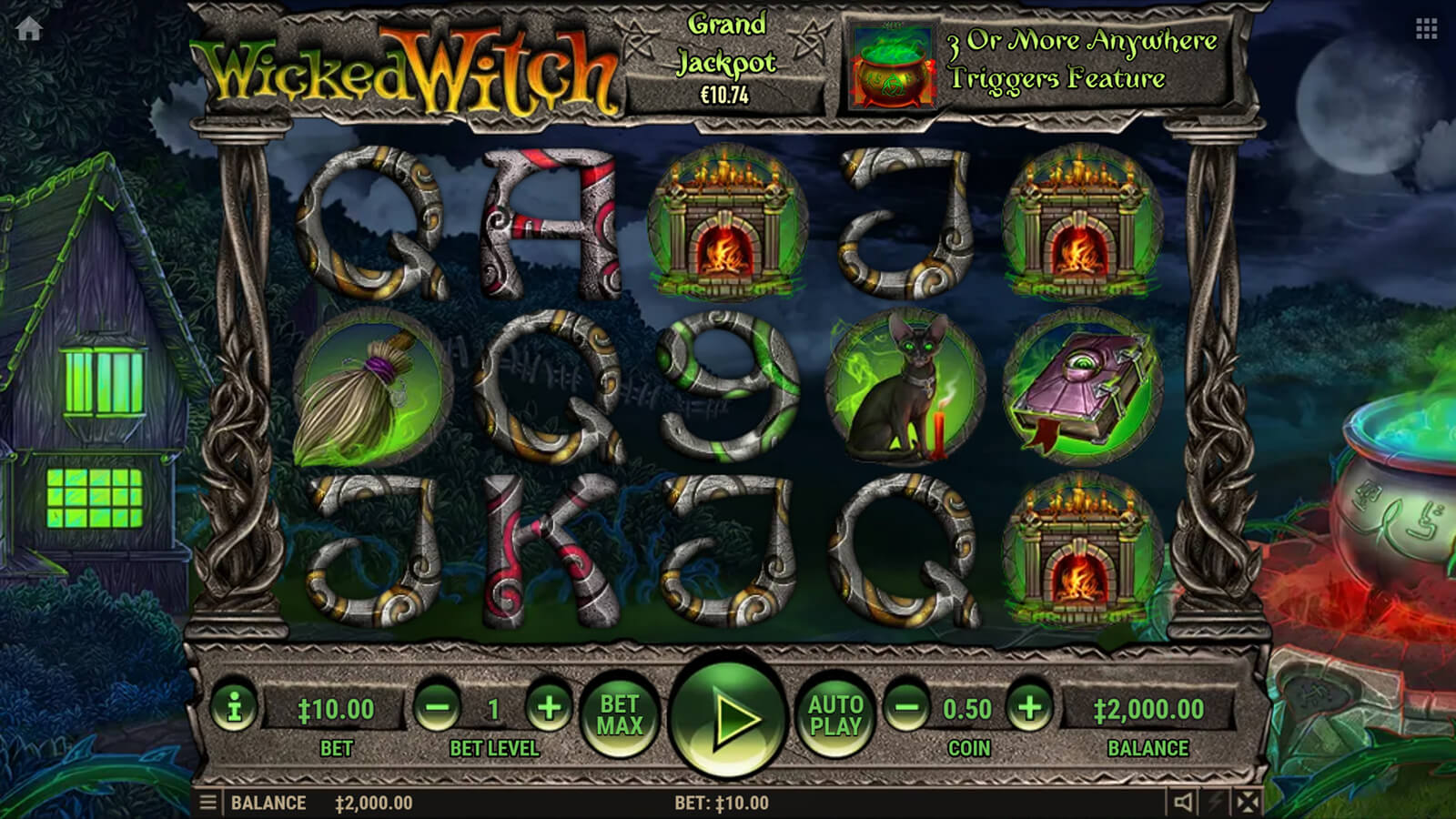The image size is (1456, 819).
Task: Decrease the bet level
Action: [x=438, y=707]
